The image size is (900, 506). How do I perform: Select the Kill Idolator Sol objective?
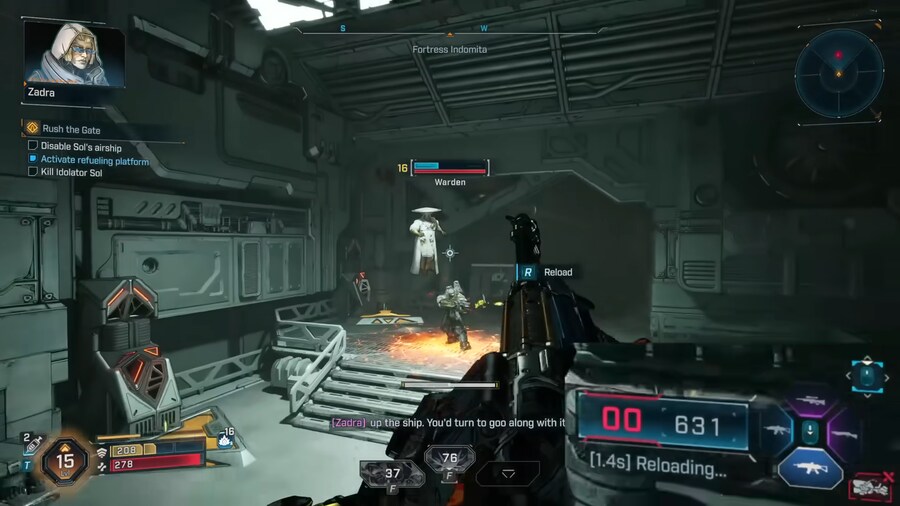pyautogui.click(x=77, y=173)
